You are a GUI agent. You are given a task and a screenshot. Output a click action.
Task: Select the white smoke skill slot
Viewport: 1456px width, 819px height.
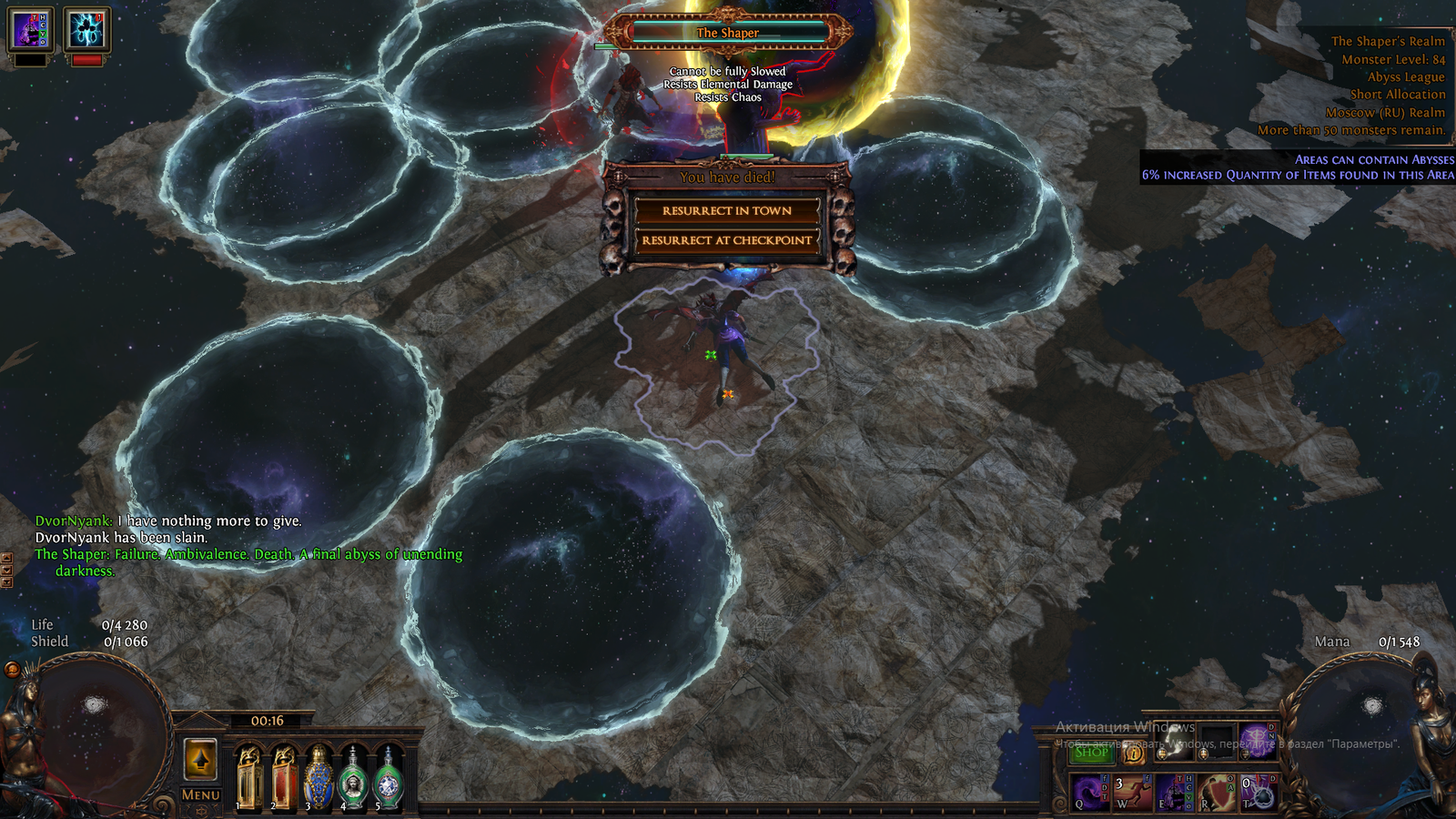coord(1175,742)
